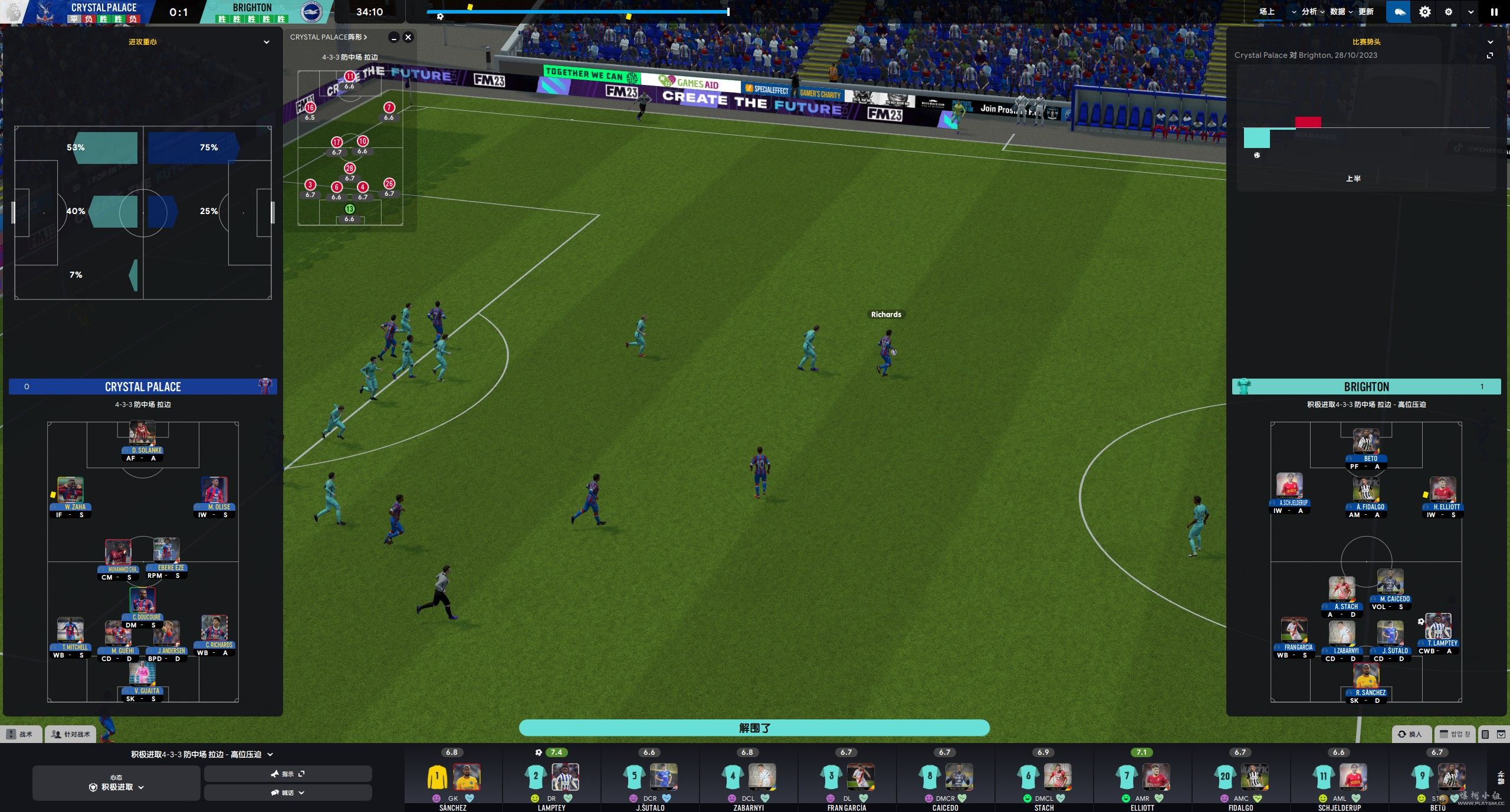
Task: Open the 更新 (Updates) tab
Action: pyautogui.click(x=1366, y=12)
